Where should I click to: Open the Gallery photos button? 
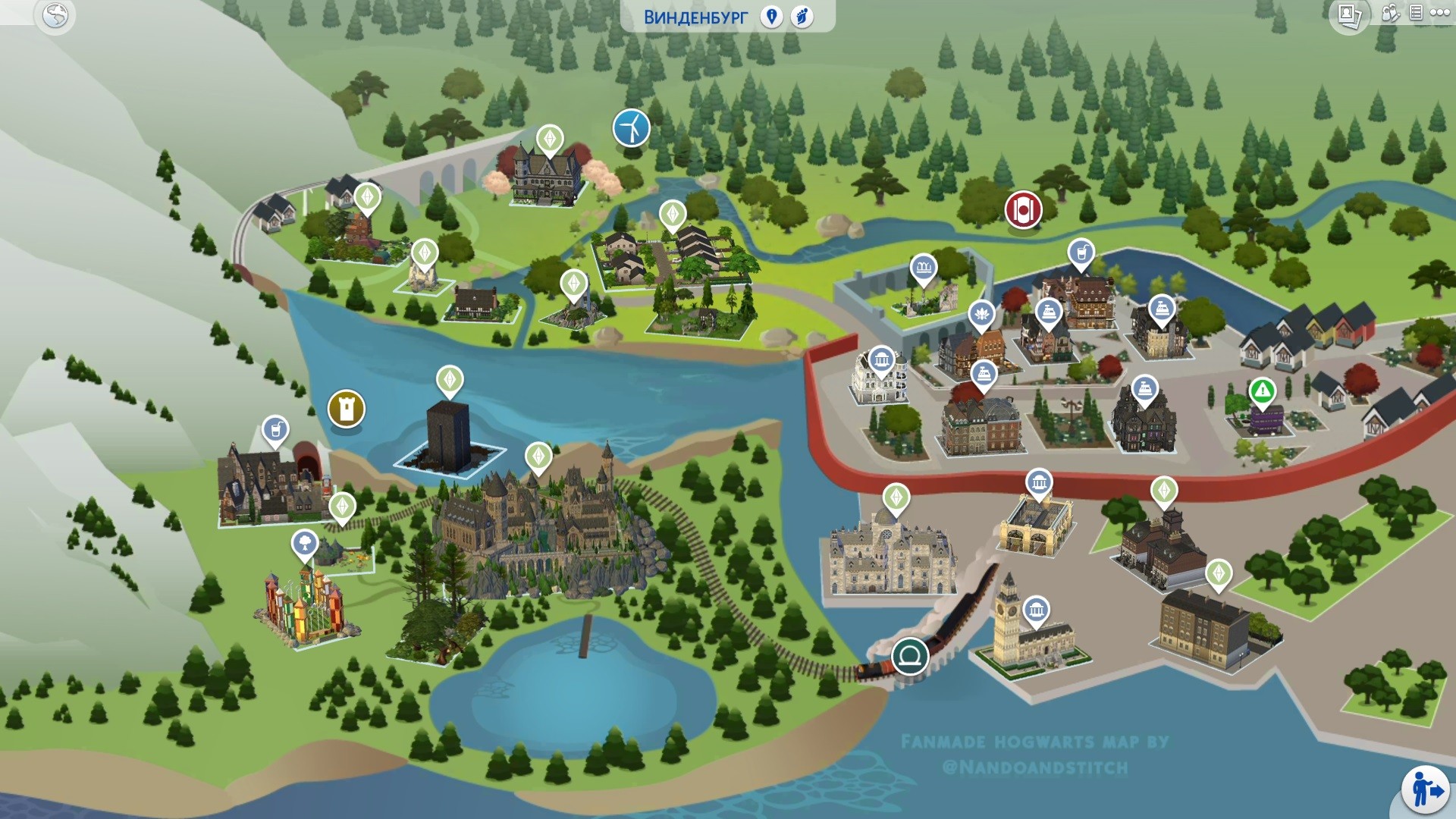tap(1349, 15)
